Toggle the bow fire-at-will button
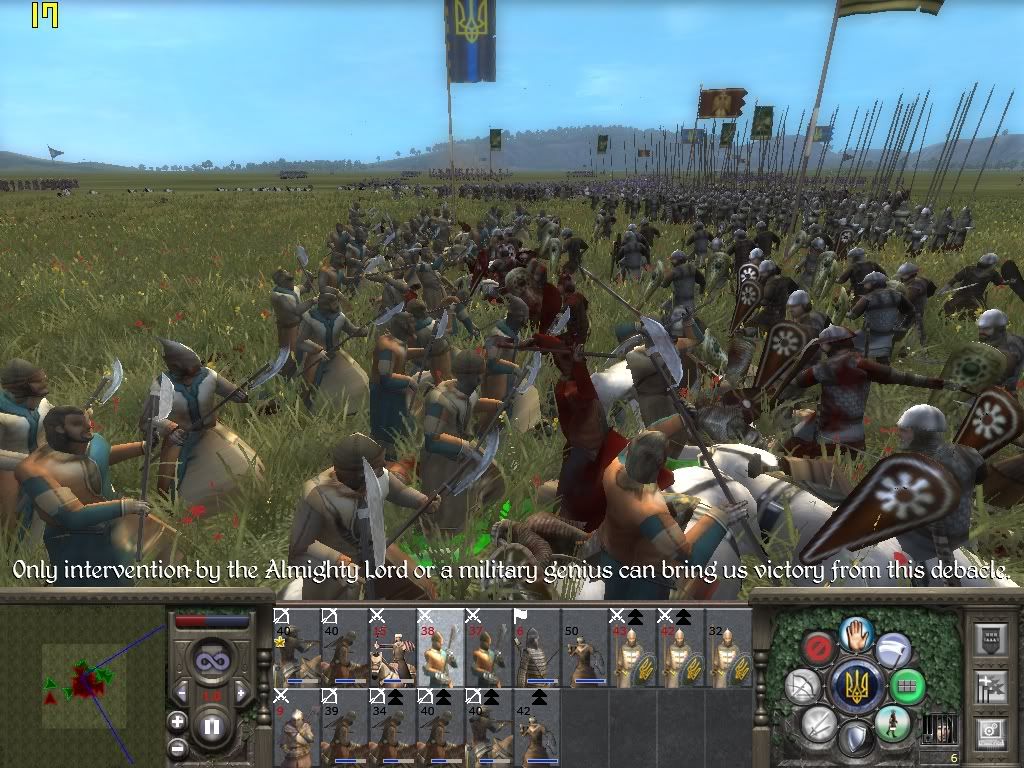 click(802, 687)
